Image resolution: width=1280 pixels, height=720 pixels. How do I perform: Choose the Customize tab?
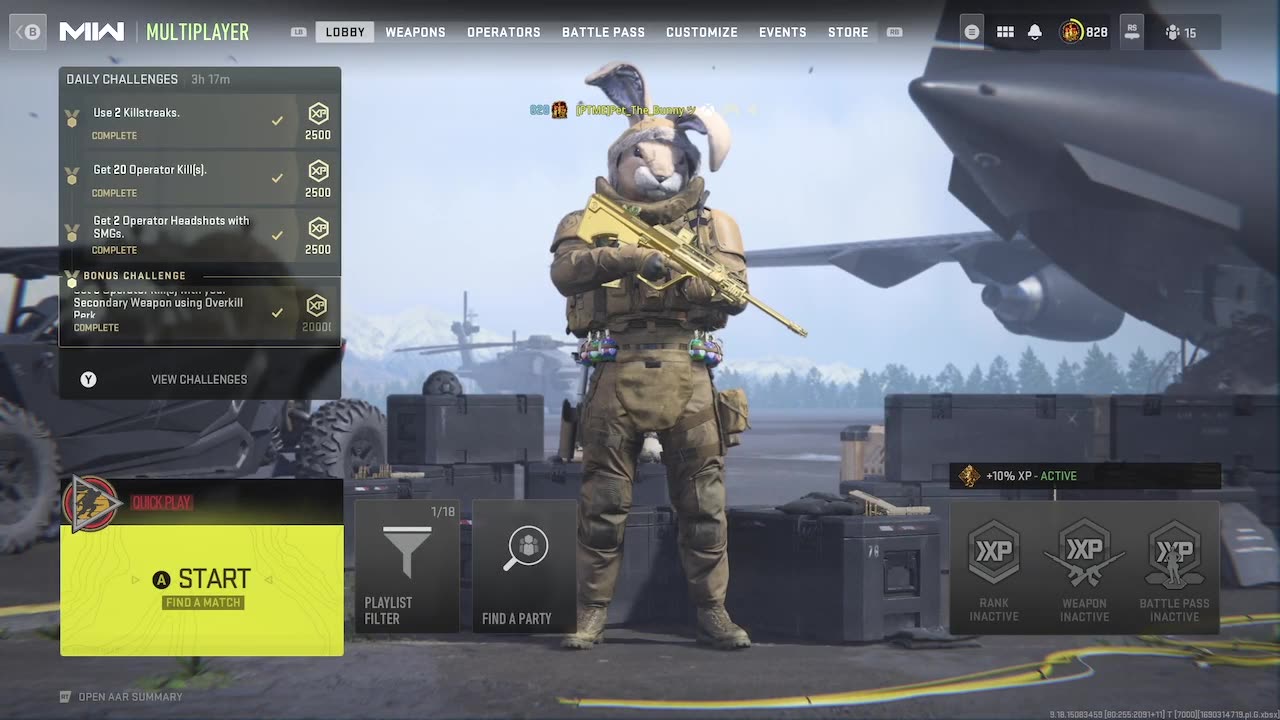701,32
